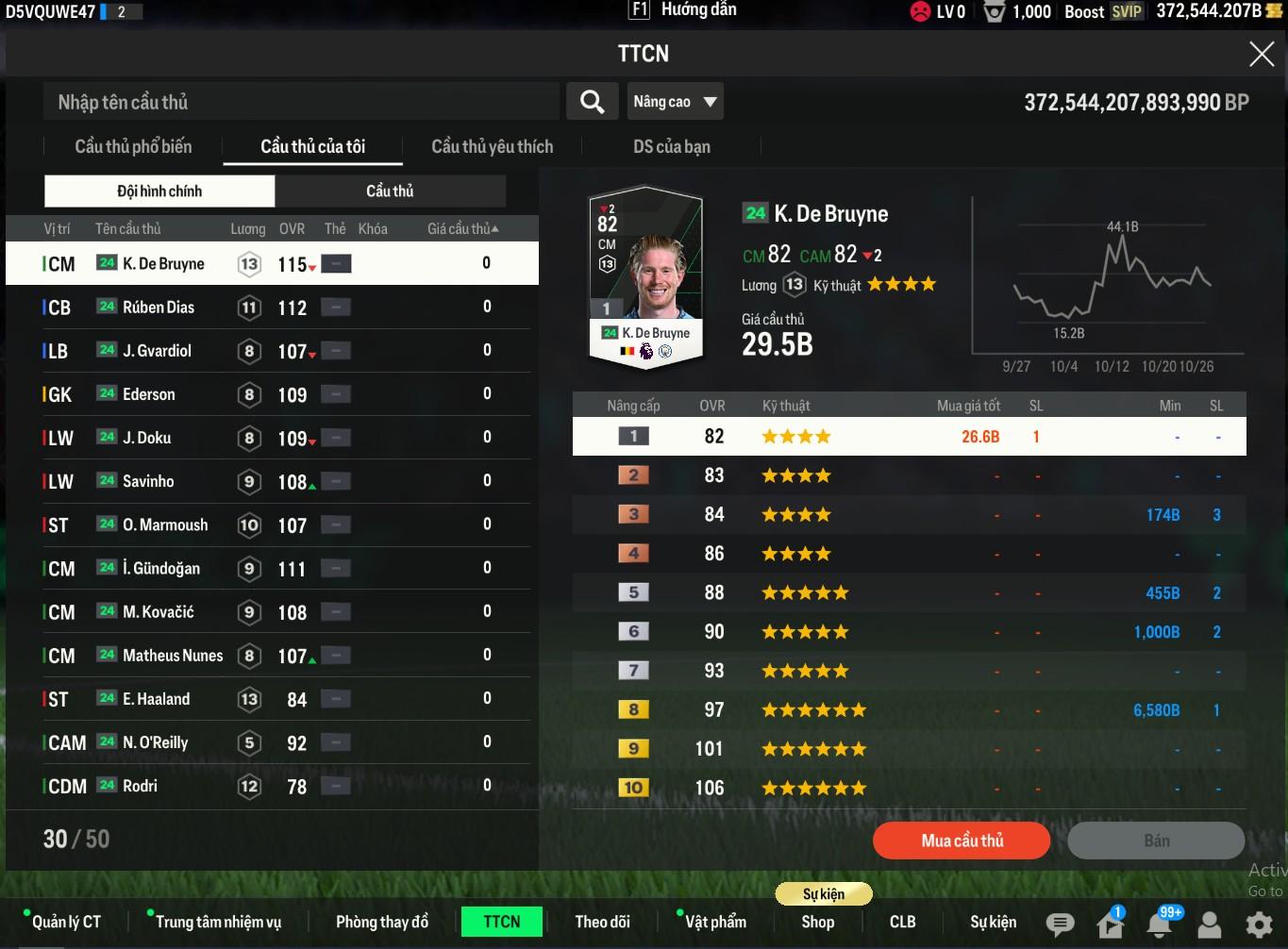1288x949 pixels.
Task: Open the Nâng cao advanced filter dropdown
Action: pyautogui.click(x=675, y=102)
